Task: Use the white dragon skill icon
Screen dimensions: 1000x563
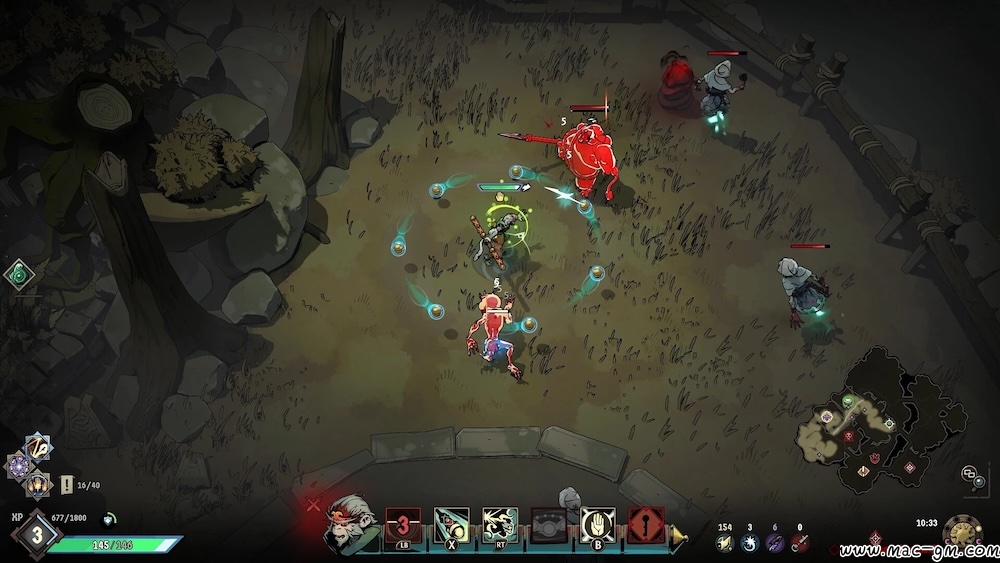Action: click(x=499, y=524)
